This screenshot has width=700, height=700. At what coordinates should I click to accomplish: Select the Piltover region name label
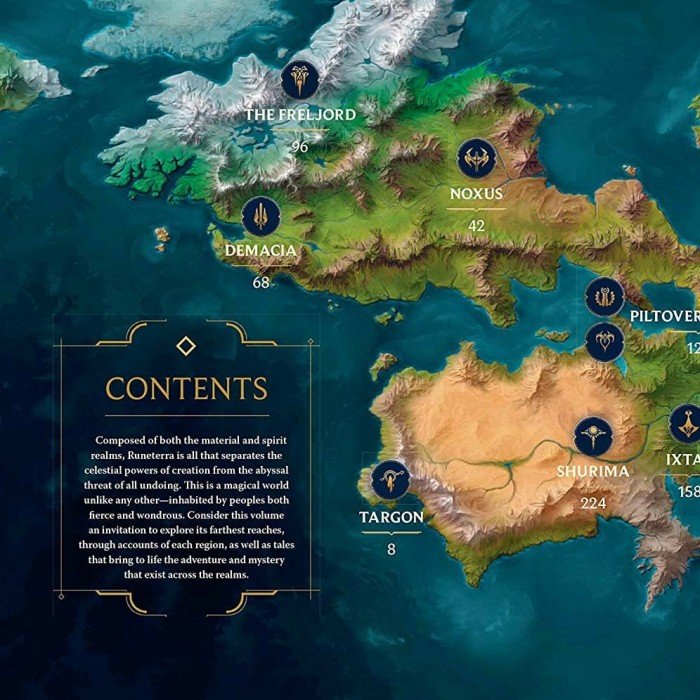tap(664, 316)
